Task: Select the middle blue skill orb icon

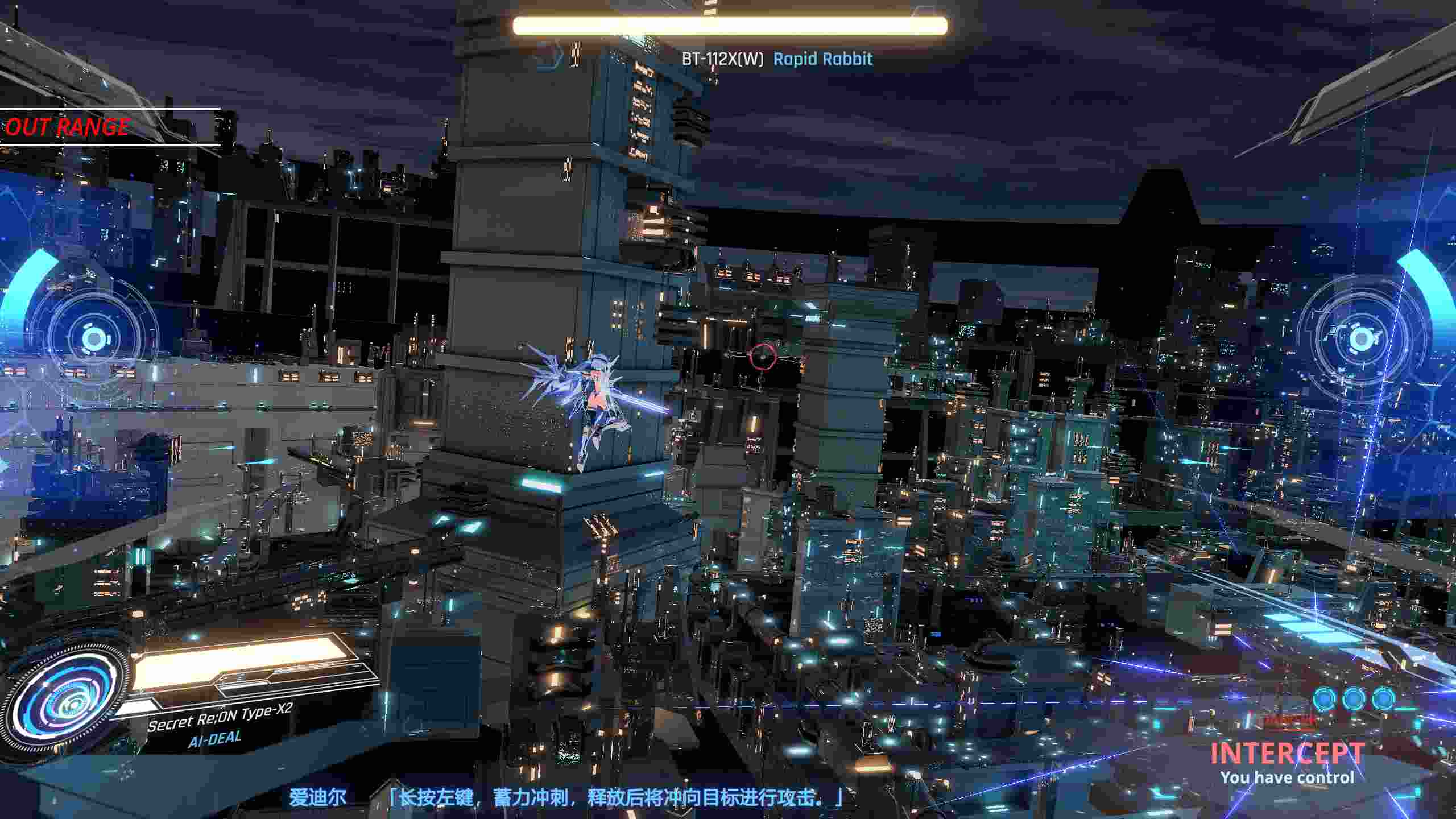Action: 1354,698
